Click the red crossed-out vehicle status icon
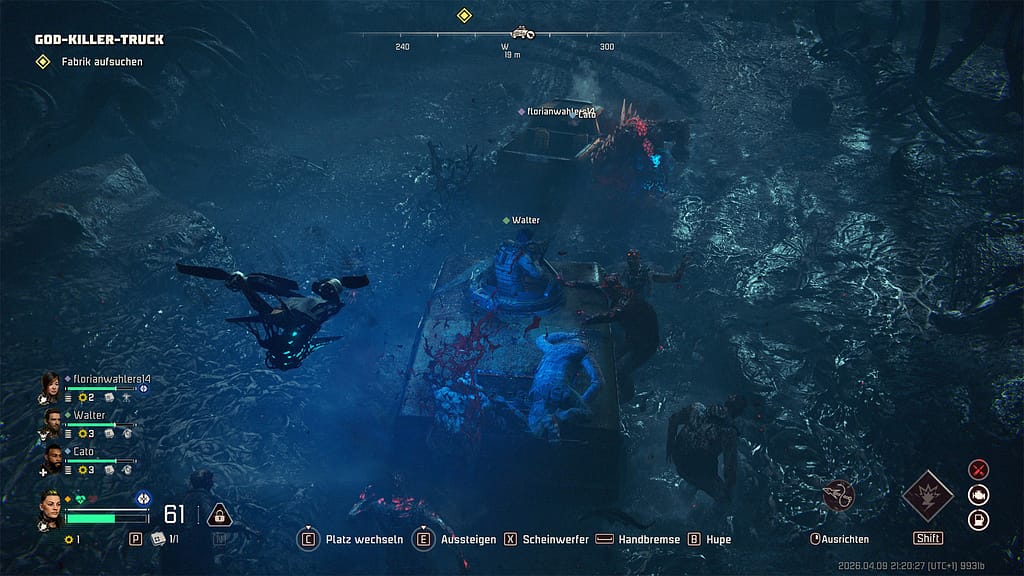 coord(979,469)
